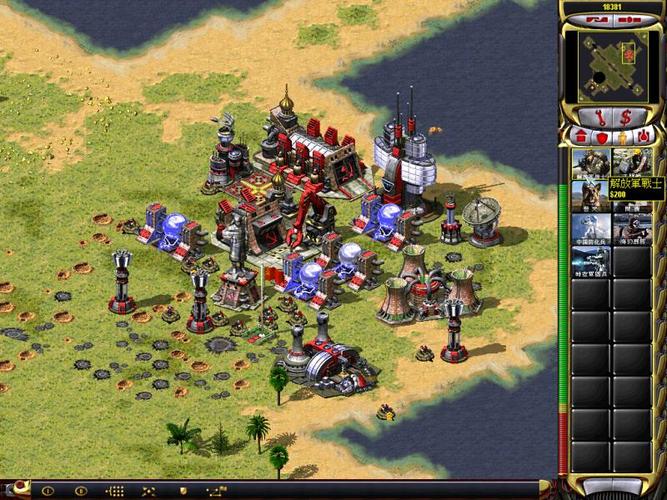Viewport: 667px width, 500px height.
Task: Click the shield guard command button
Action: (182, 491)
